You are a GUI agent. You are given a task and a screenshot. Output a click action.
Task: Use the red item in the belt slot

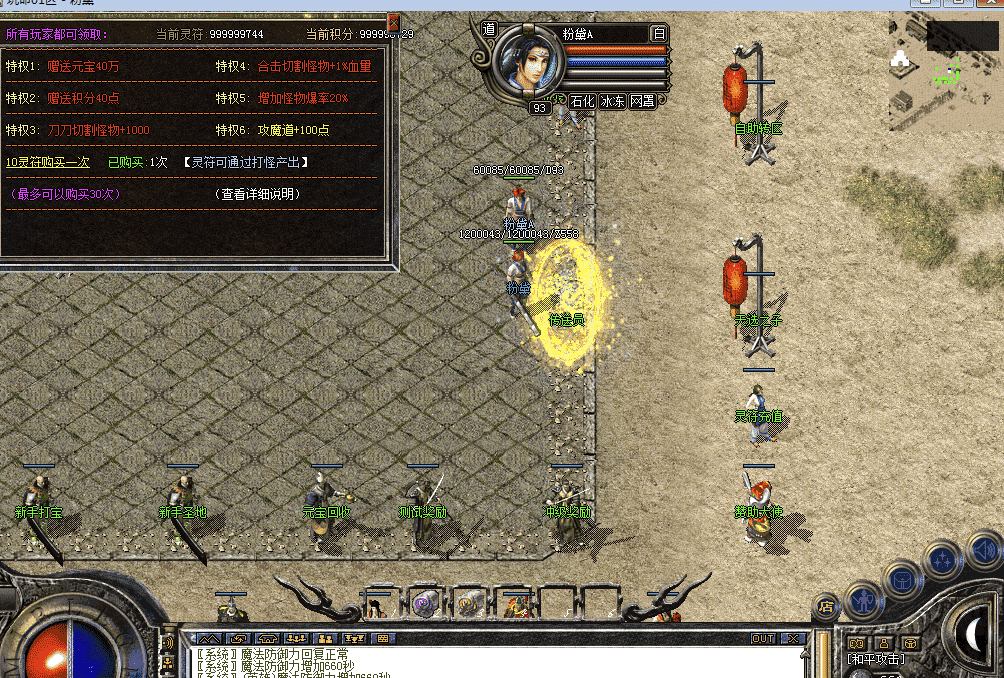(x=517, y=603)
